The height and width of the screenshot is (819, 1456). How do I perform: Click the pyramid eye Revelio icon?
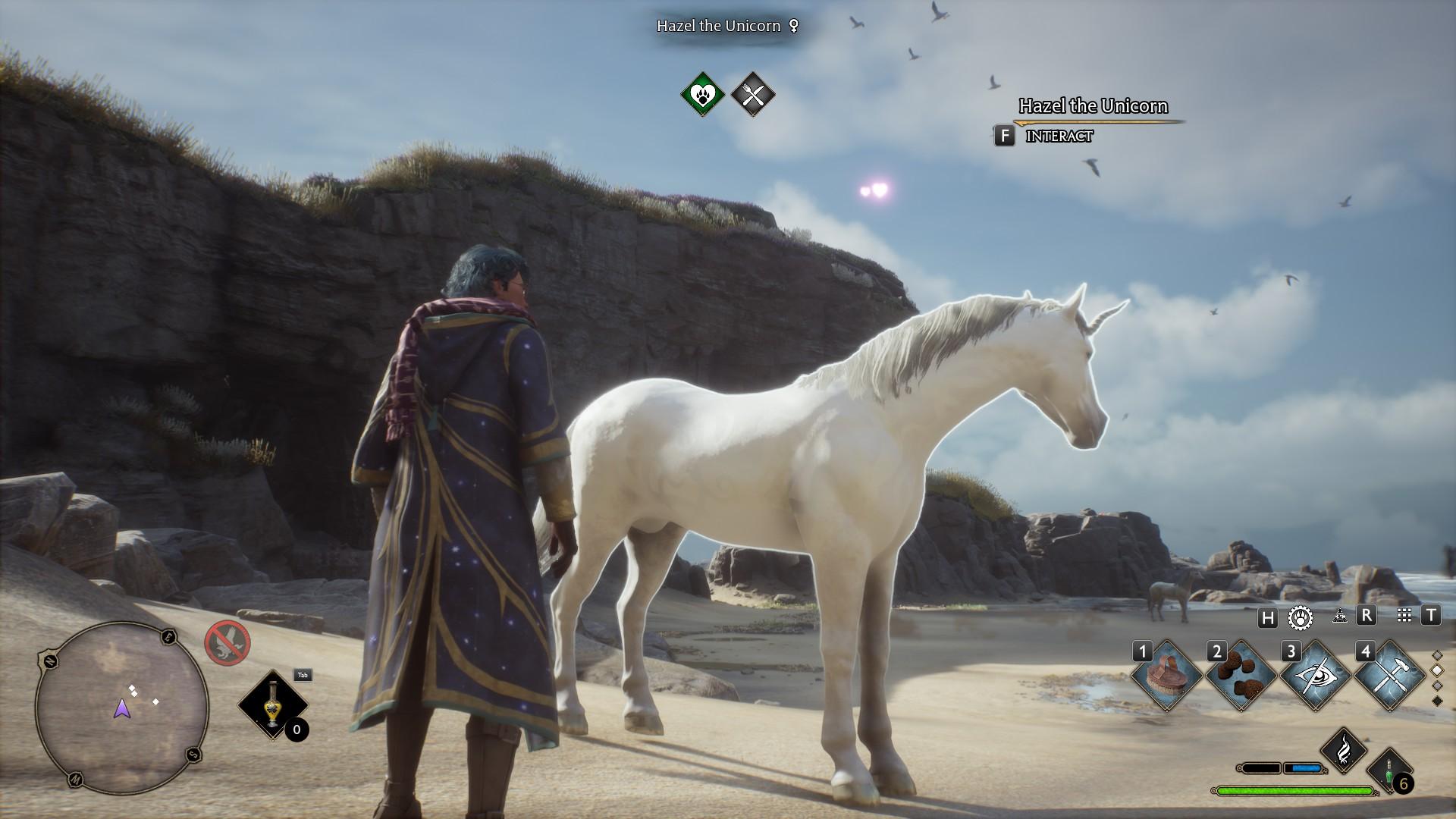click(x=1339, y=617)
